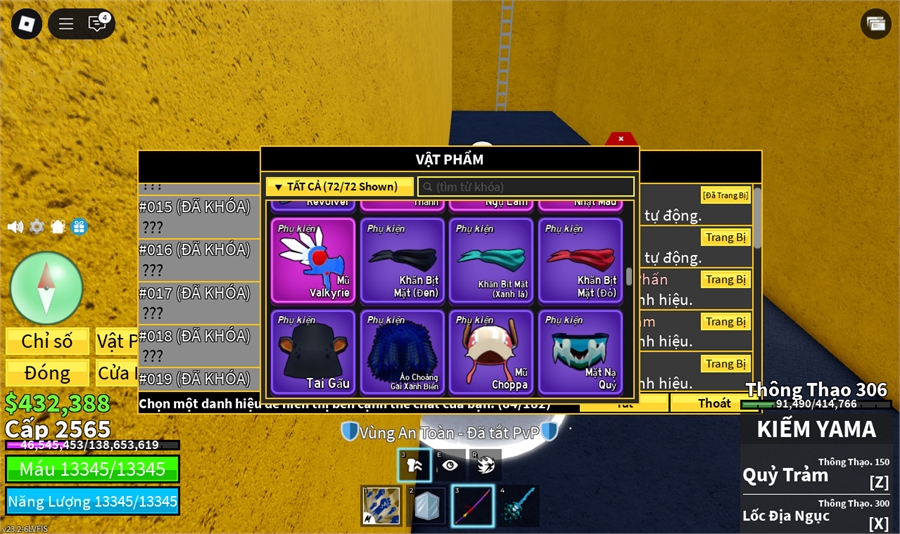This screenshot has height=534, width=900.
Task: Select the Mũ Valkyrie accessory
Action: tap(313, 260)
